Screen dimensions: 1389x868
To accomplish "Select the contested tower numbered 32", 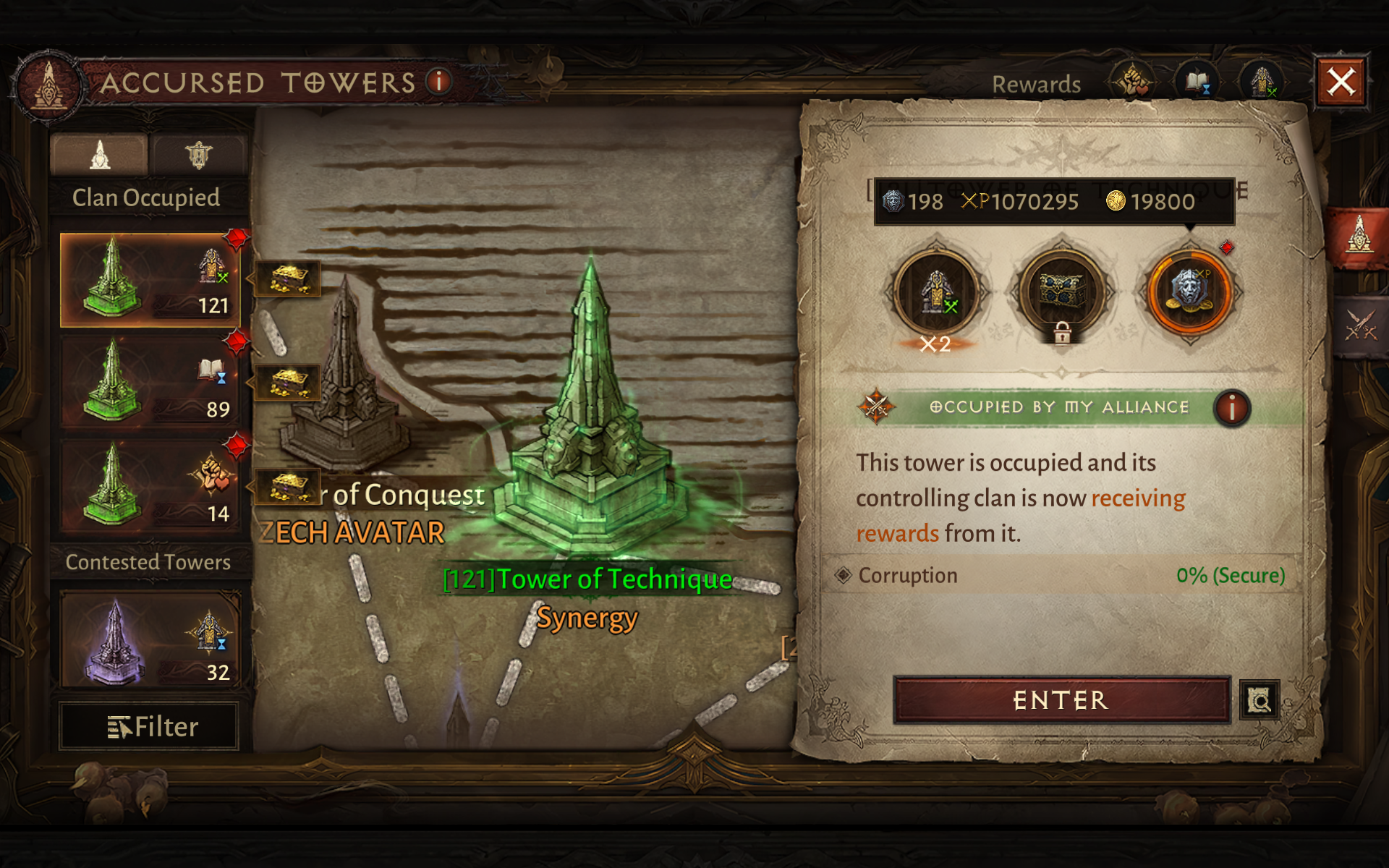I will (x=150, y=639).
